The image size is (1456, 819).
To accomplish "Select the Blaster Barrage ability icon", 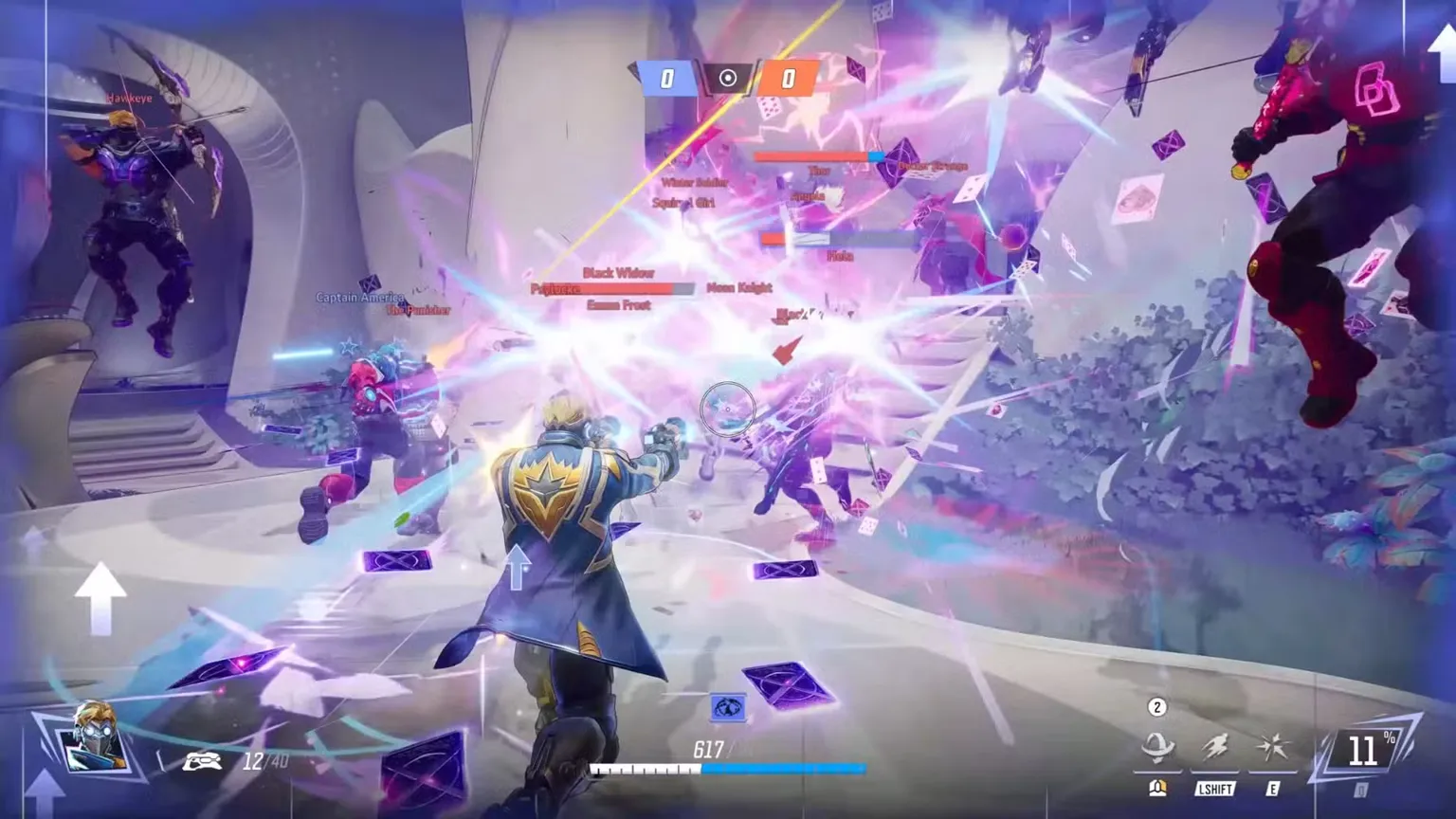I will pyautogui.click(x=1158, y=749).
